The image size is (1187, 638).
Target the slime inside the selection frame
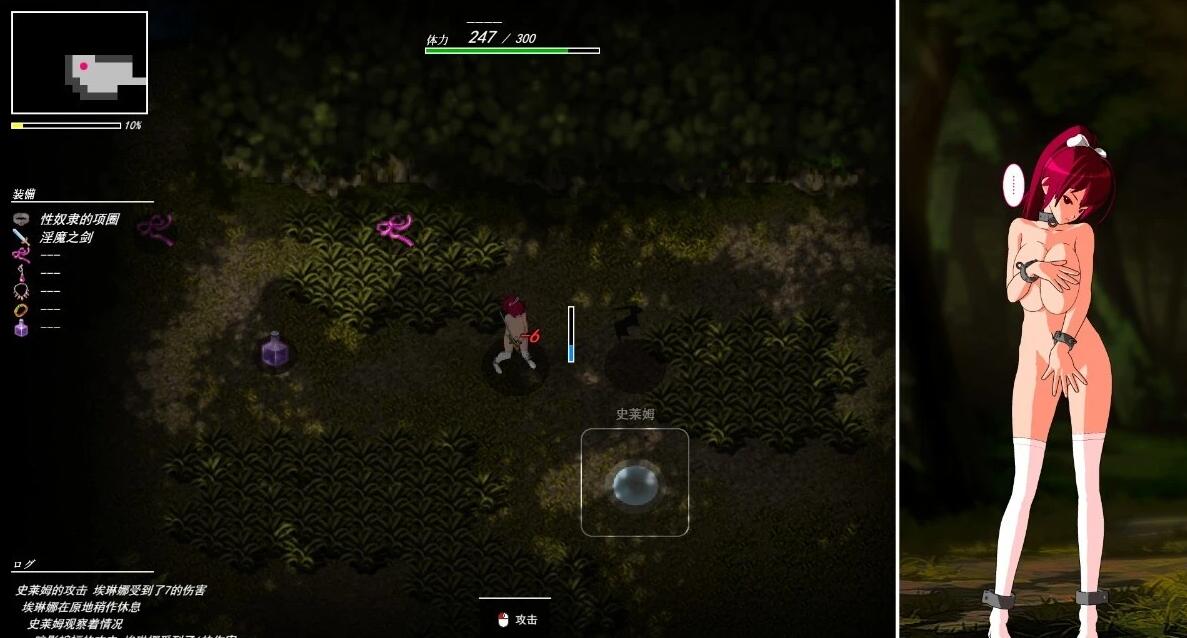pyautogui.click(x=635, y=483)
